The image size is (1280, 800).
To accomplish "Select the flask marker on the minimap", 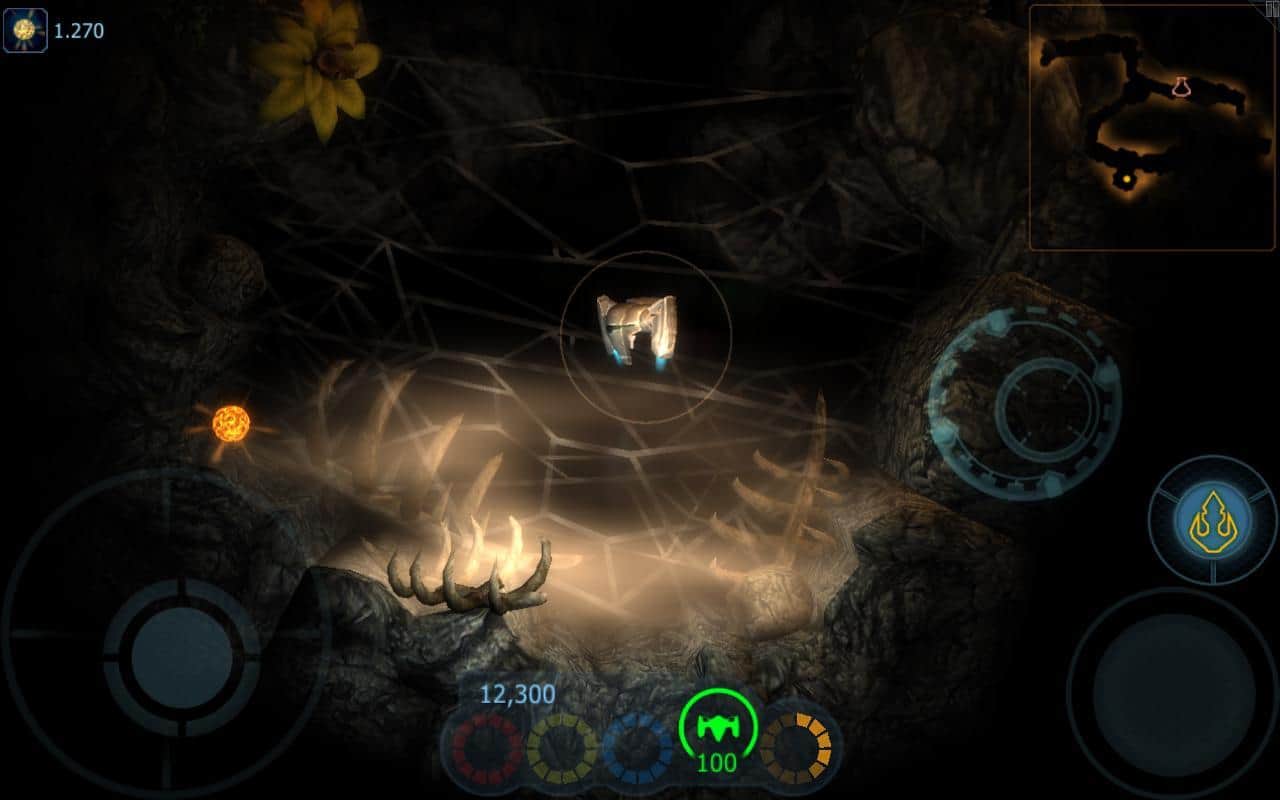I will [x=1182, y=87].
